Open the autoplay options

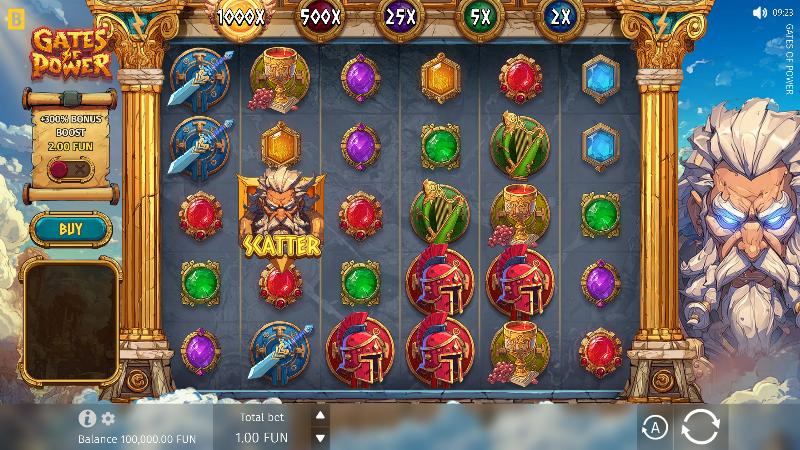[x=654, y=428]
